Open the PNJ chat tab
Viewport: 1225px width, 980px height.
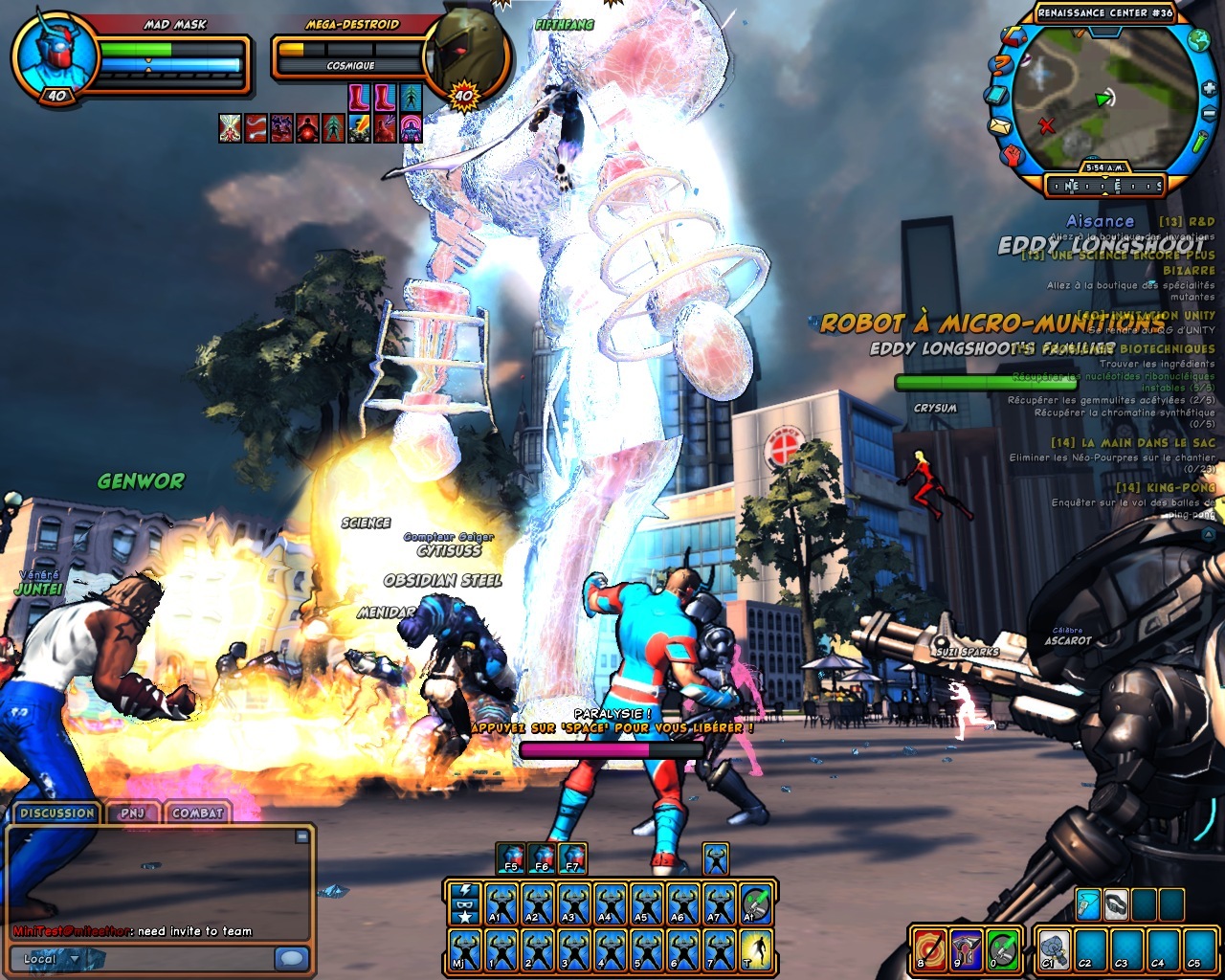(132, 813)
